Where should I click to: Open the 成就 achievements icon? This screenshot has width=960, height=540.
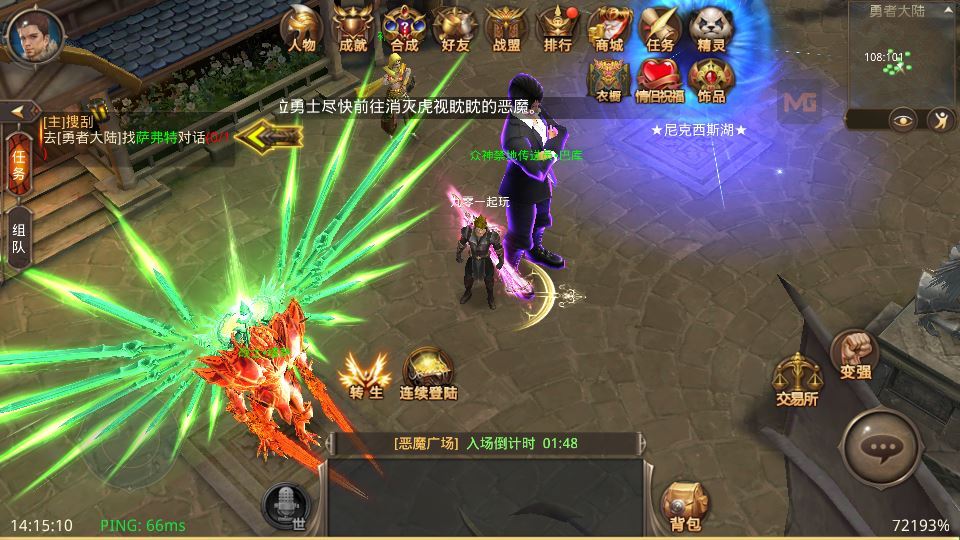pyautogui.click(x=353, y=27)
